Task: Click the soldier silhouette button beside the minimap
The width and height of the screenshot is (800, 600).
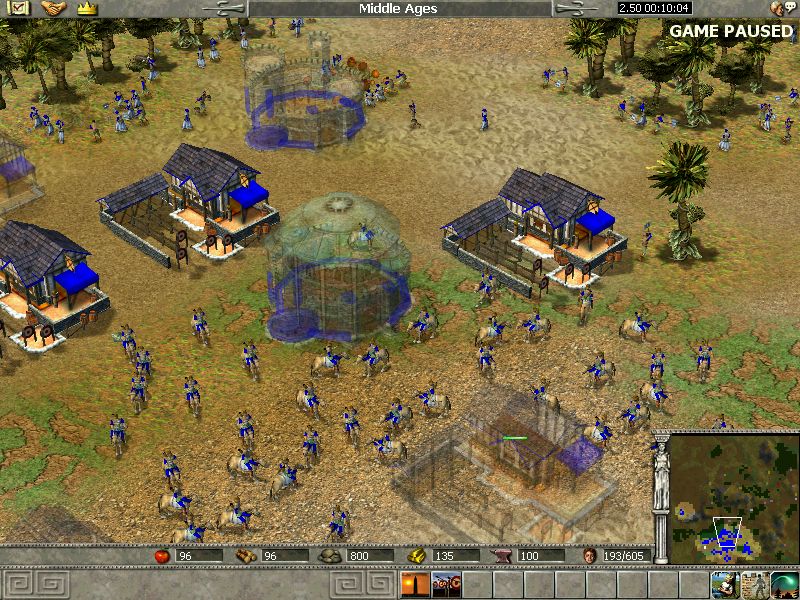Action: [x=755, y=584]
